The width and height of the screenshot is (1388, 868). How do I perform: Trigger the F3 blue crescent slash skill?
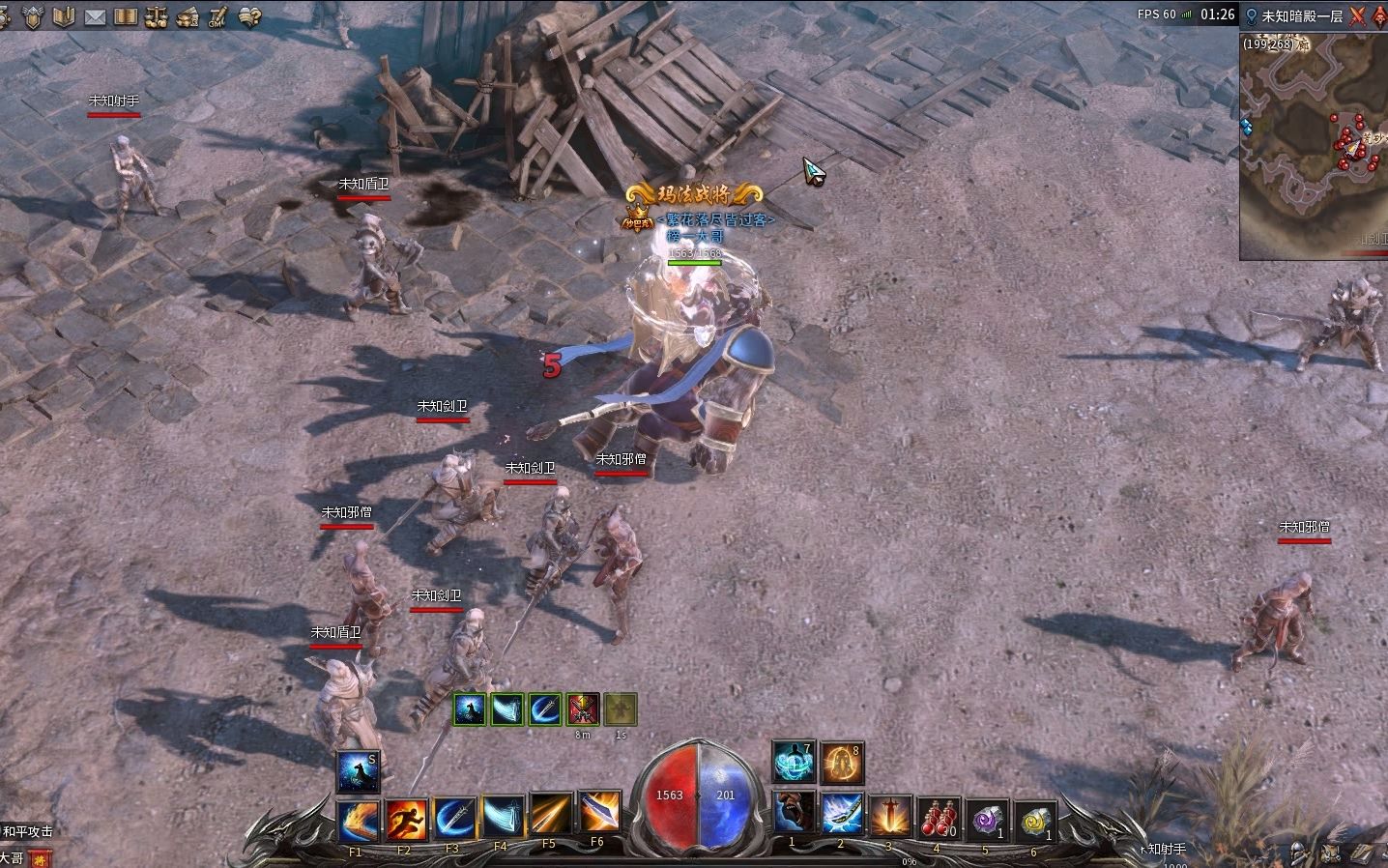(x=453, y=819)
